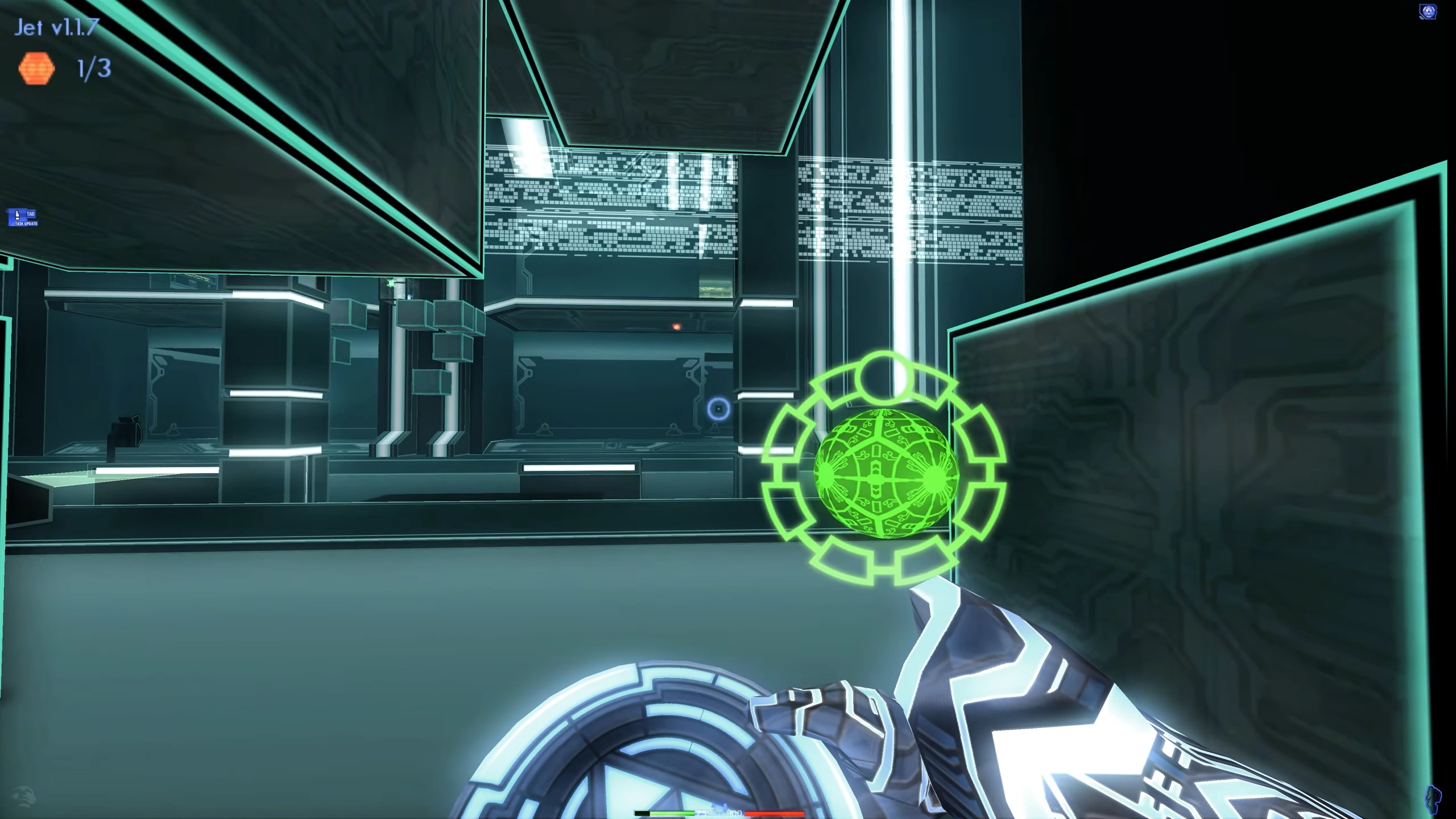
Task: Open the Task Update notification
Action: pos(23,218)
